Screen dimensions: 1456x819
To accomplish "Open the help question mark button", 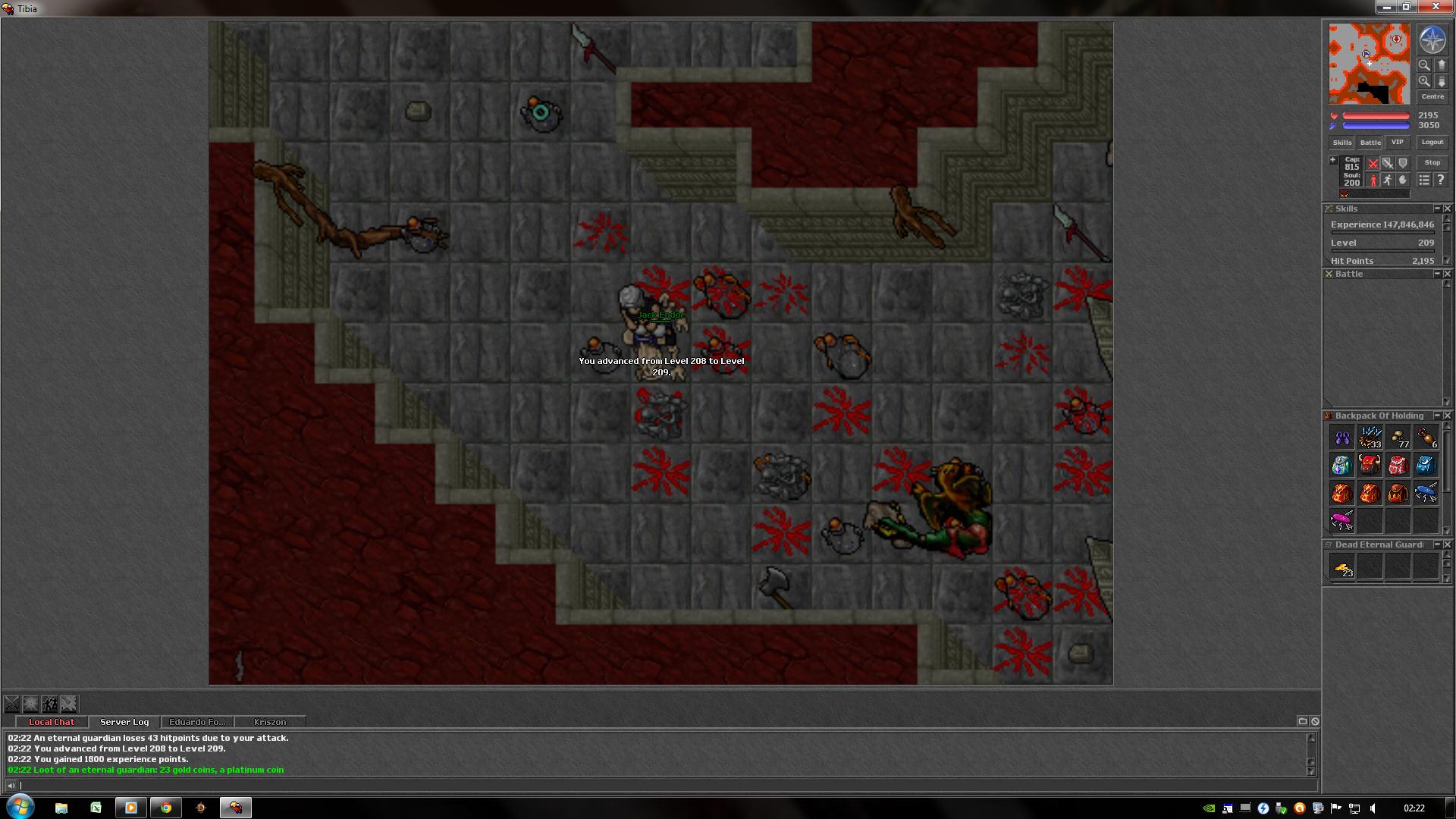I will (x=1440, y=180).
